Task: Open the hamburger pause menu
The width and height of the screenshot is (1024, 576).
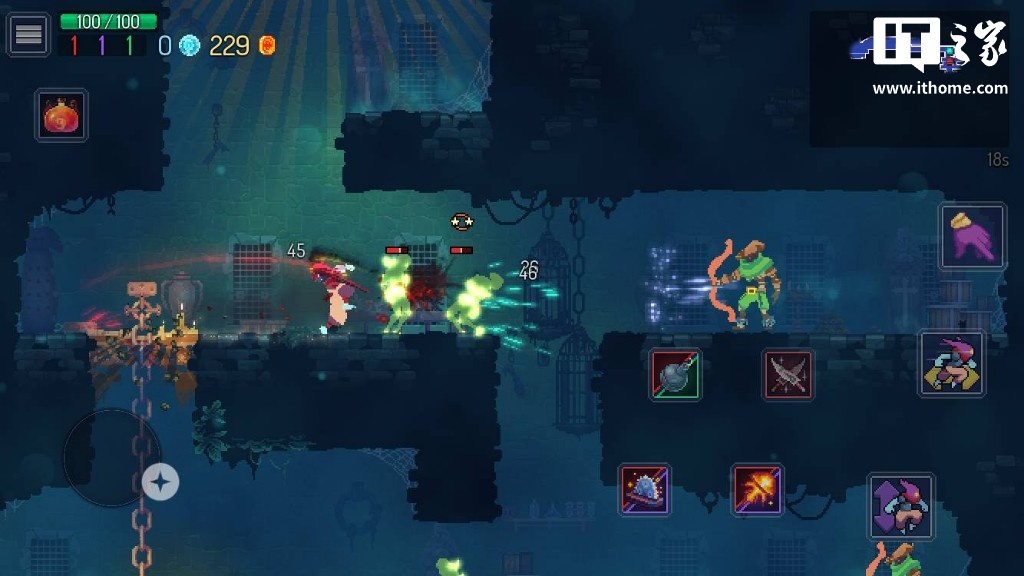Action: (28, 34)
